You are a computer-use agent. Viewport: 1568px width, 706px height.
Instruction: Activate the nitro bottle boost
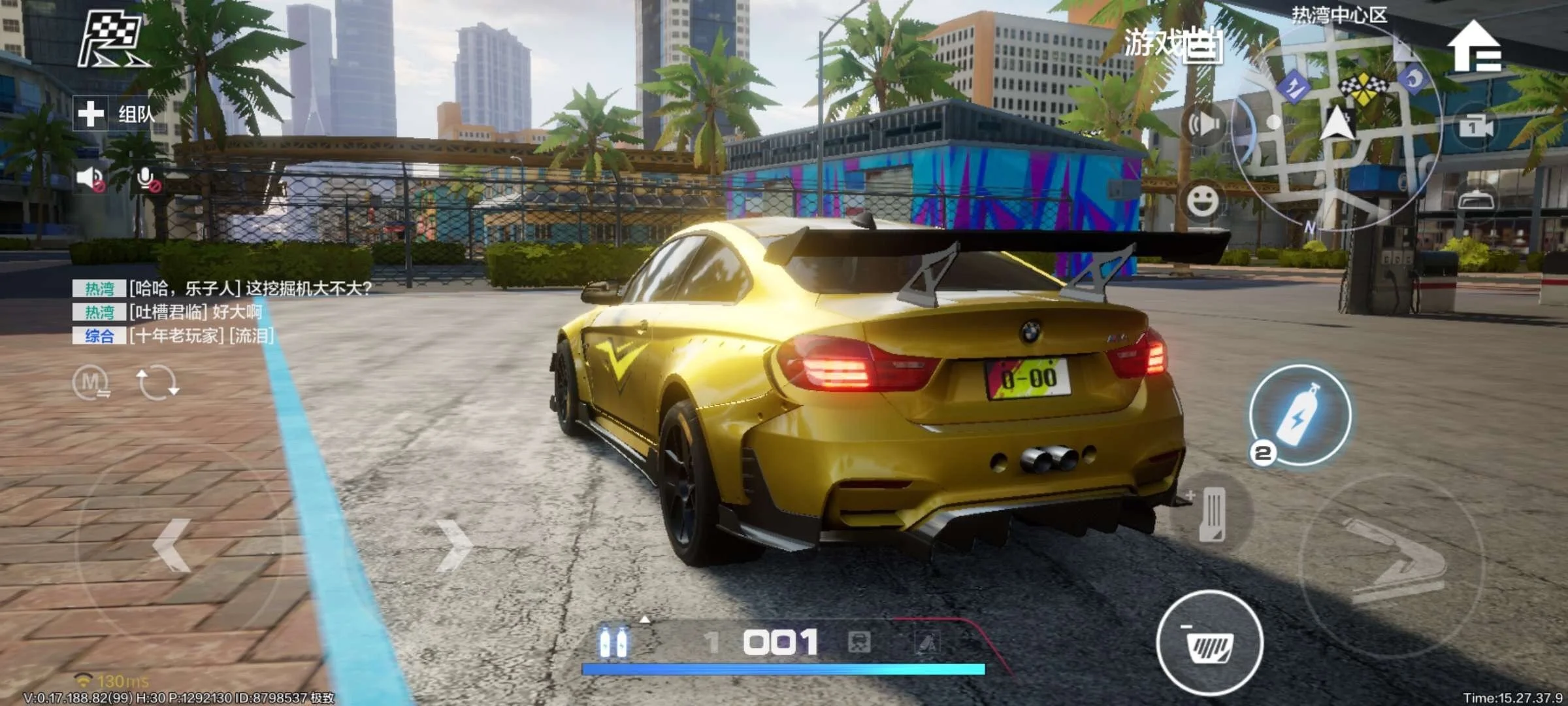click(1299, 416)
